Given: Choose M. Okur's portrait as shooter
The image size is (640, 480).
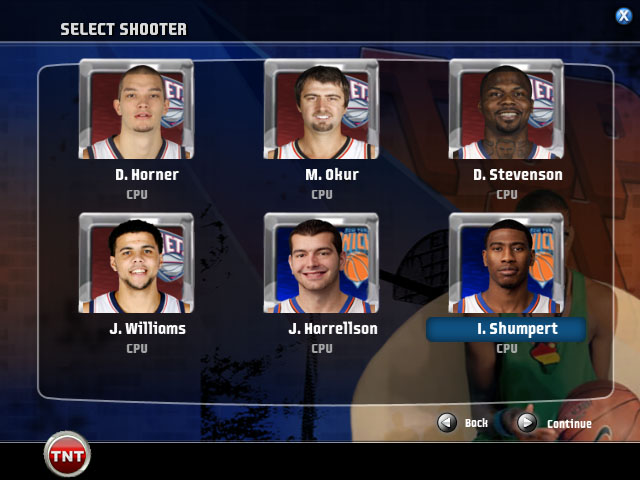Looking at the screenshot, I should click(x=321, y=109).
